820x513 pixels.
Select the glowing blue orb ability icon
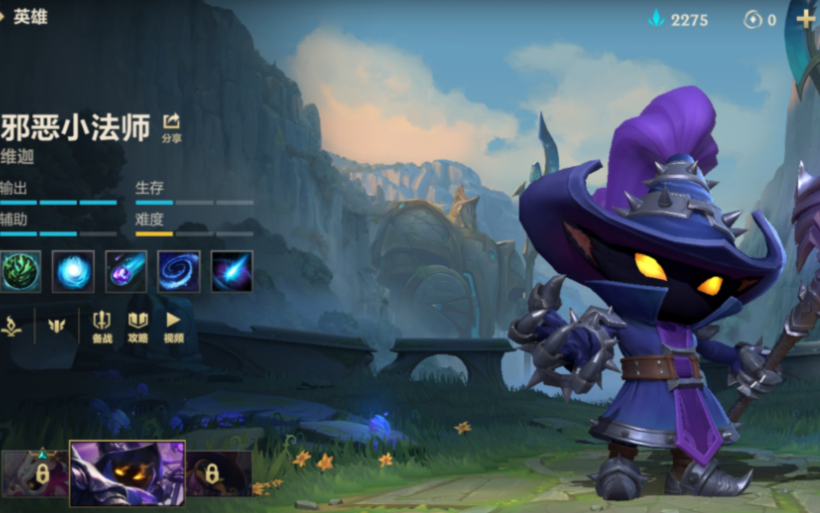pyautogui.click(x=73, y=271)
